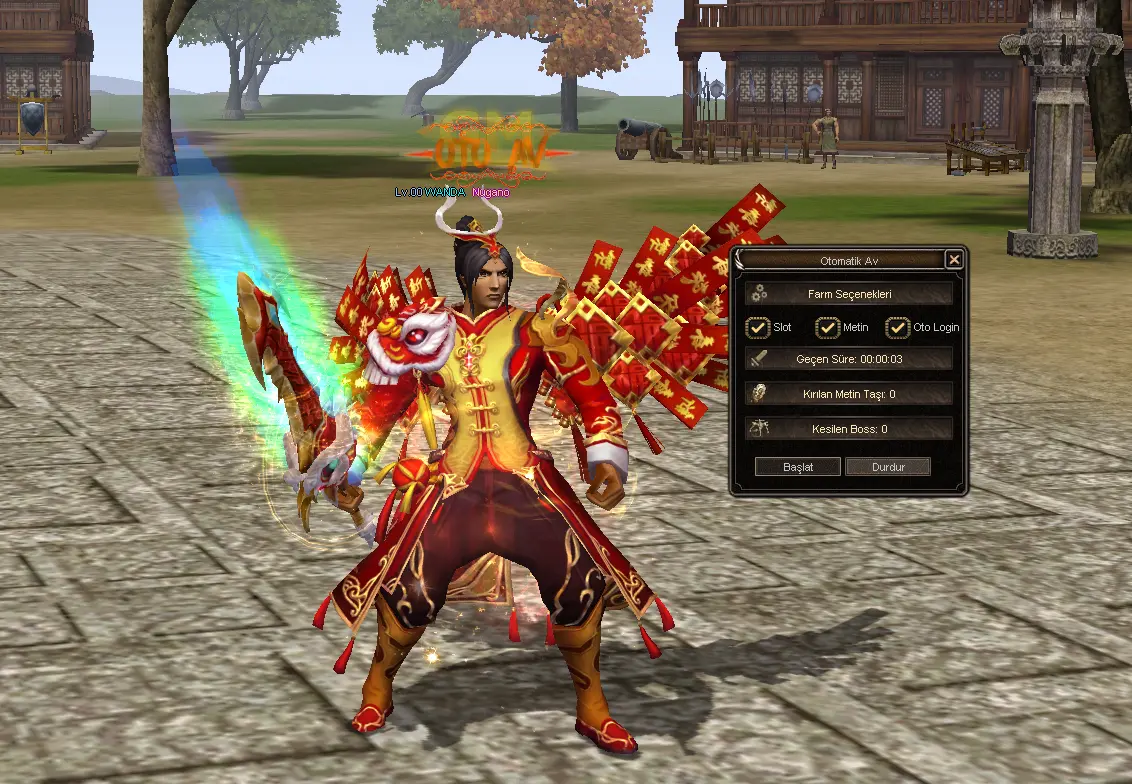Start auto hunt with Başlat button
The height and width of the screenshot is (784, 1132).
click(x=797, y=467)
